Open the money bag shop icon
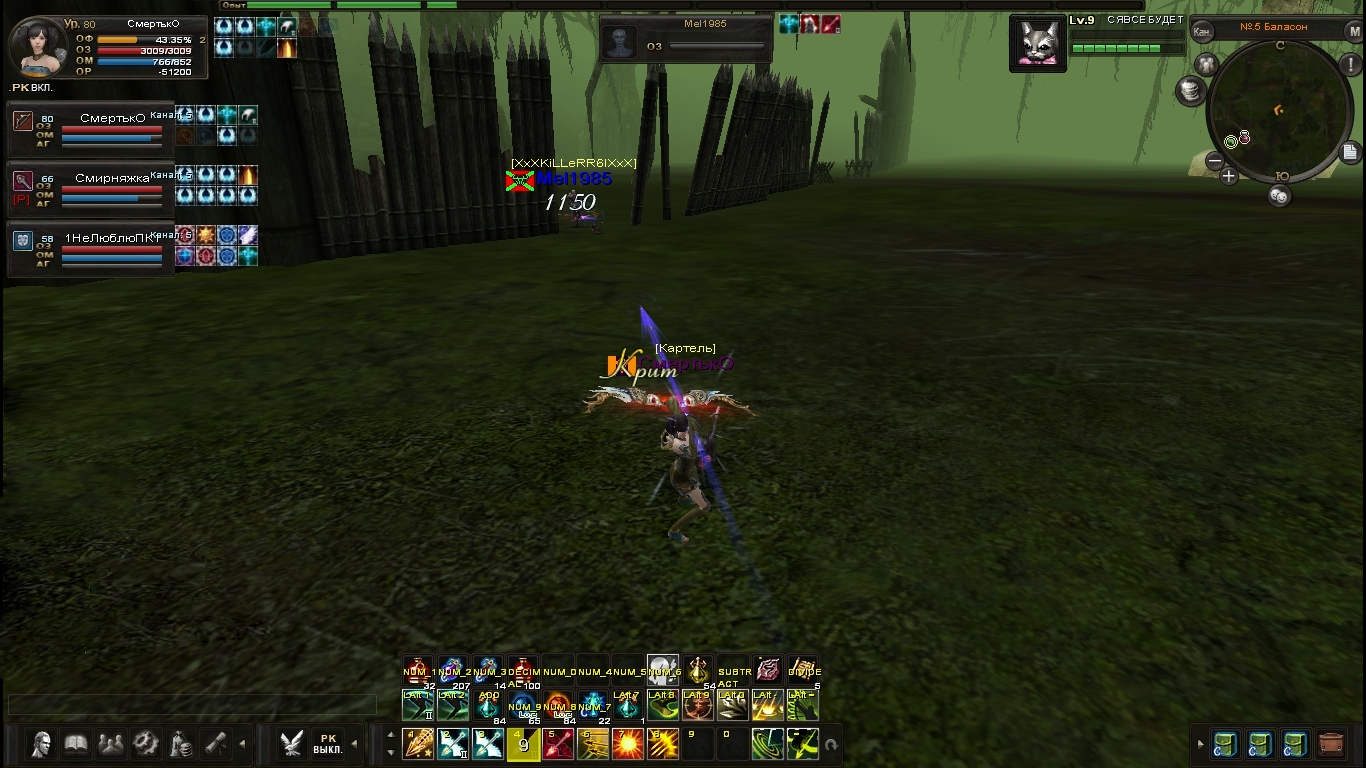Image resolution: width=1366 pixels, height=768 pixels. coord(181,744)
